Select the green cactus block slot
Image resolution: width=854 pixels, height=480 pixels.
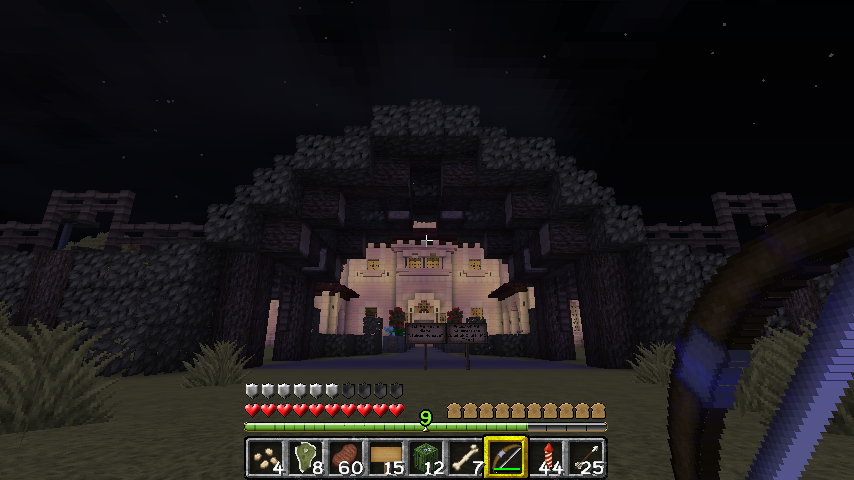tap(425, 457)
